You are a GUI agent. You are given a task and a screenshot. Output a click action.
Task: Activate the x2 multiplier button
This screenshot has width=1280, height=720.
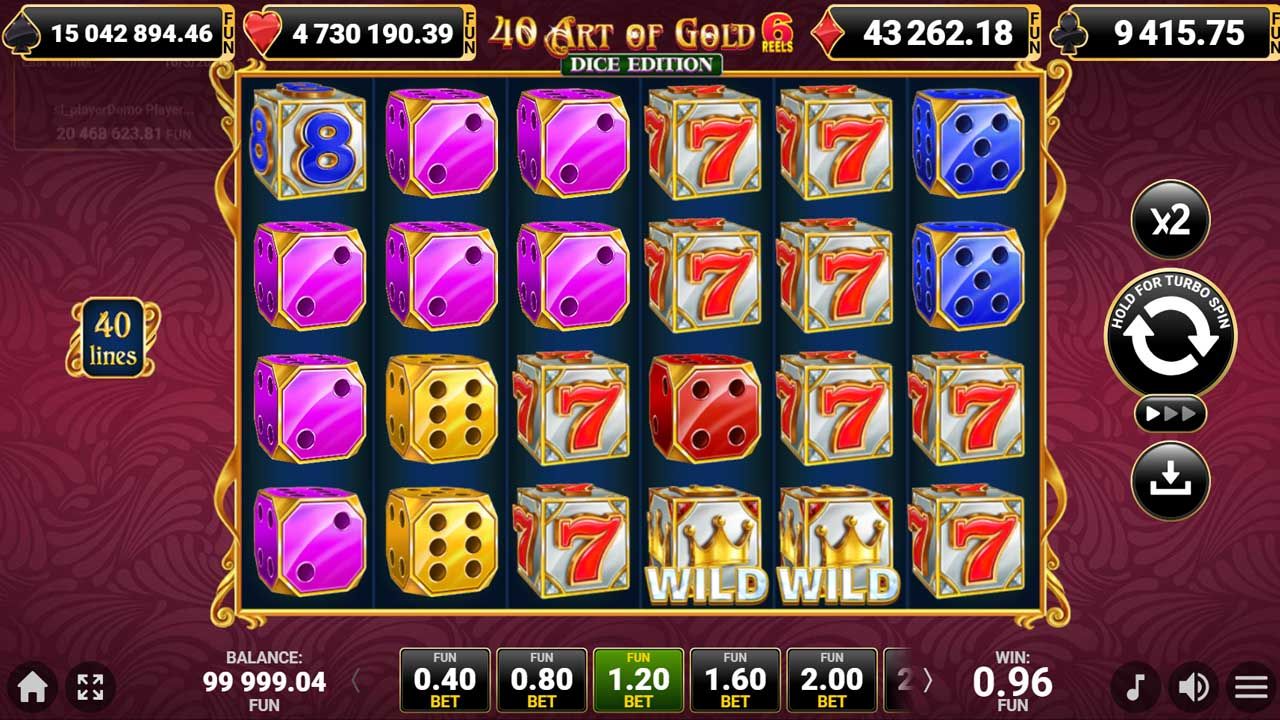click(x=1171, y=221)
